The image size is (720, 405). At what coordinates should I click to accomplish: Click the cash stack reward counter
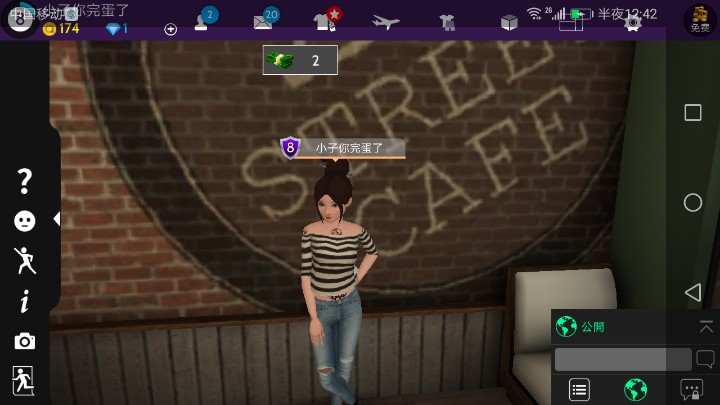pyautogui.click(x=300, y=60)
